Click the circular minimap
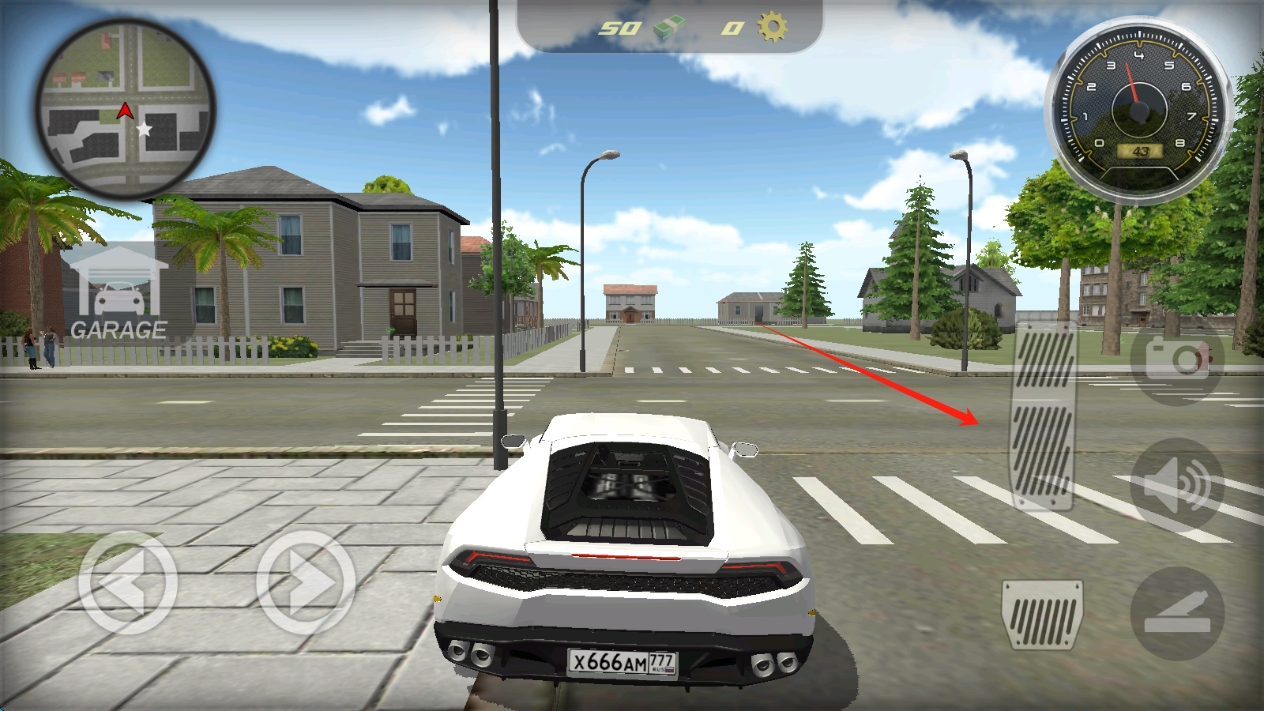The width and height of the screenshot is (1264, 711). tap(126, 108)
